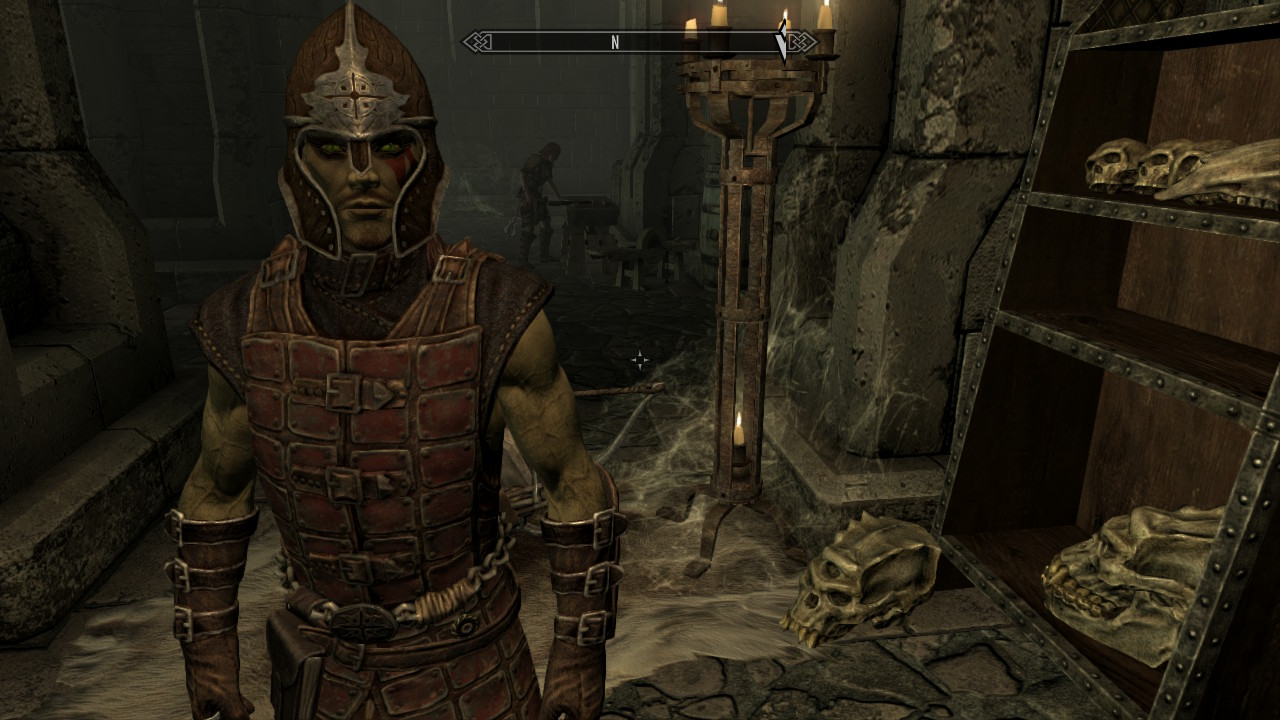Select the quest arrow marker on the compass

(782, 44)
